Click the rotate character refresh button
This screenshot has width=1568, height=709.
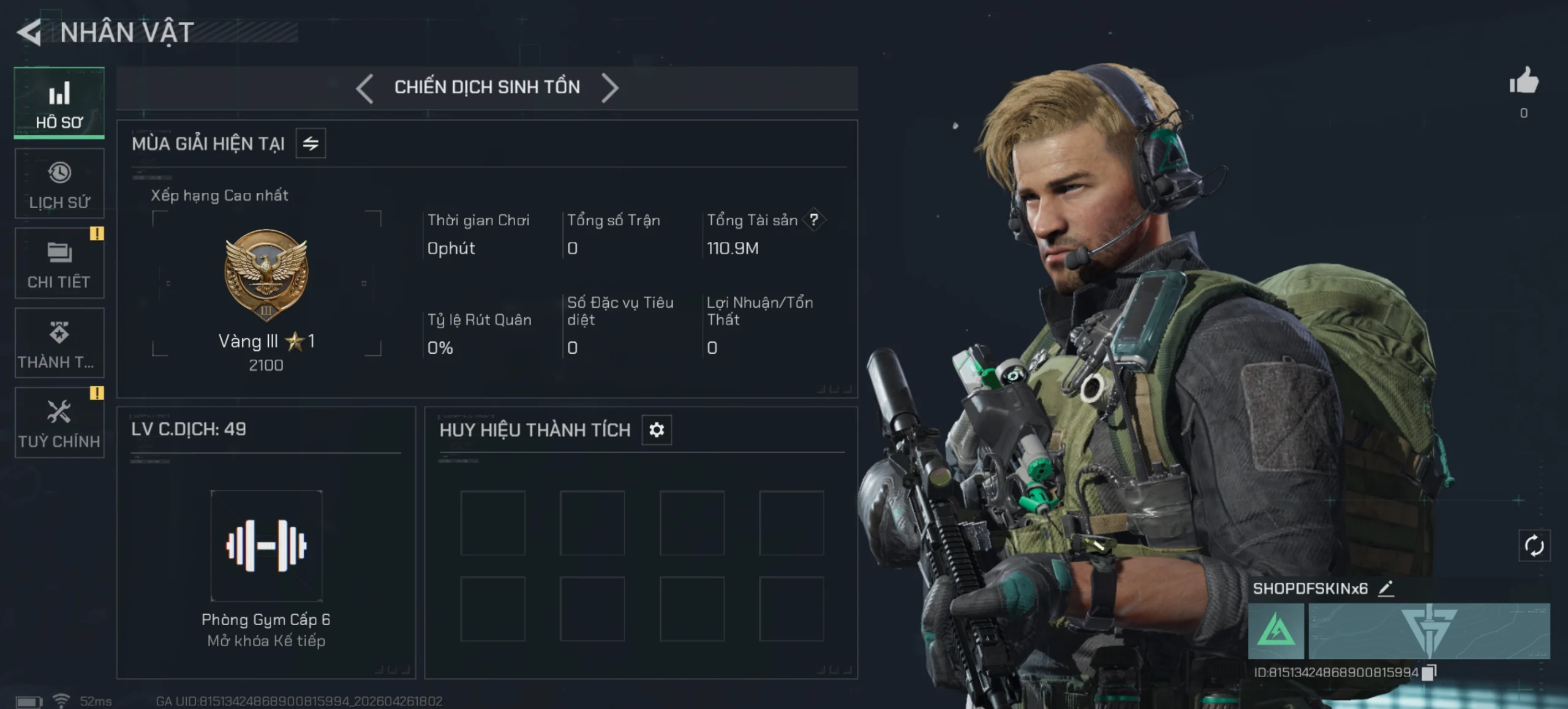pyautogui.click(x=1534, y=546)
